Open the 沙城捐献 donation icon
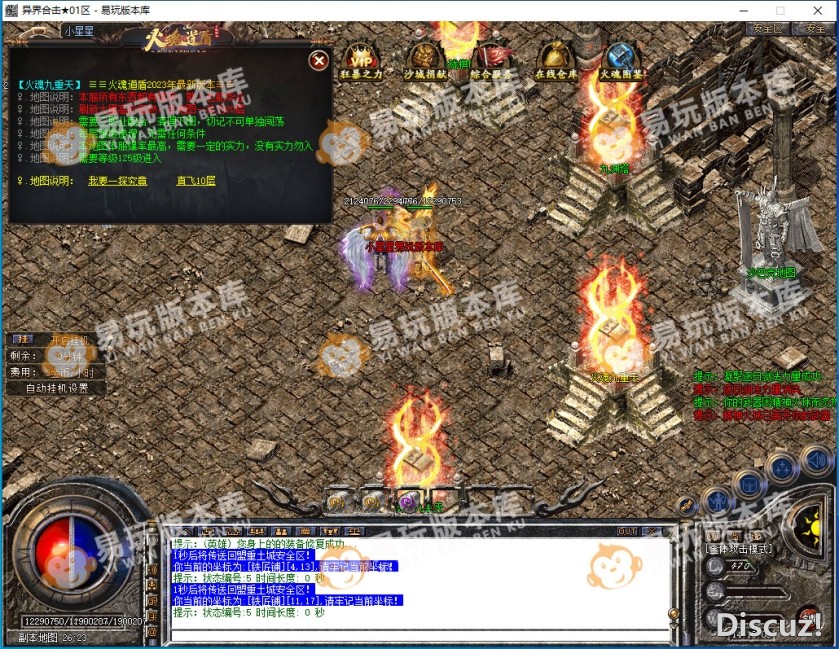Screen dimensions: 839x649 (x=425, y=60)
